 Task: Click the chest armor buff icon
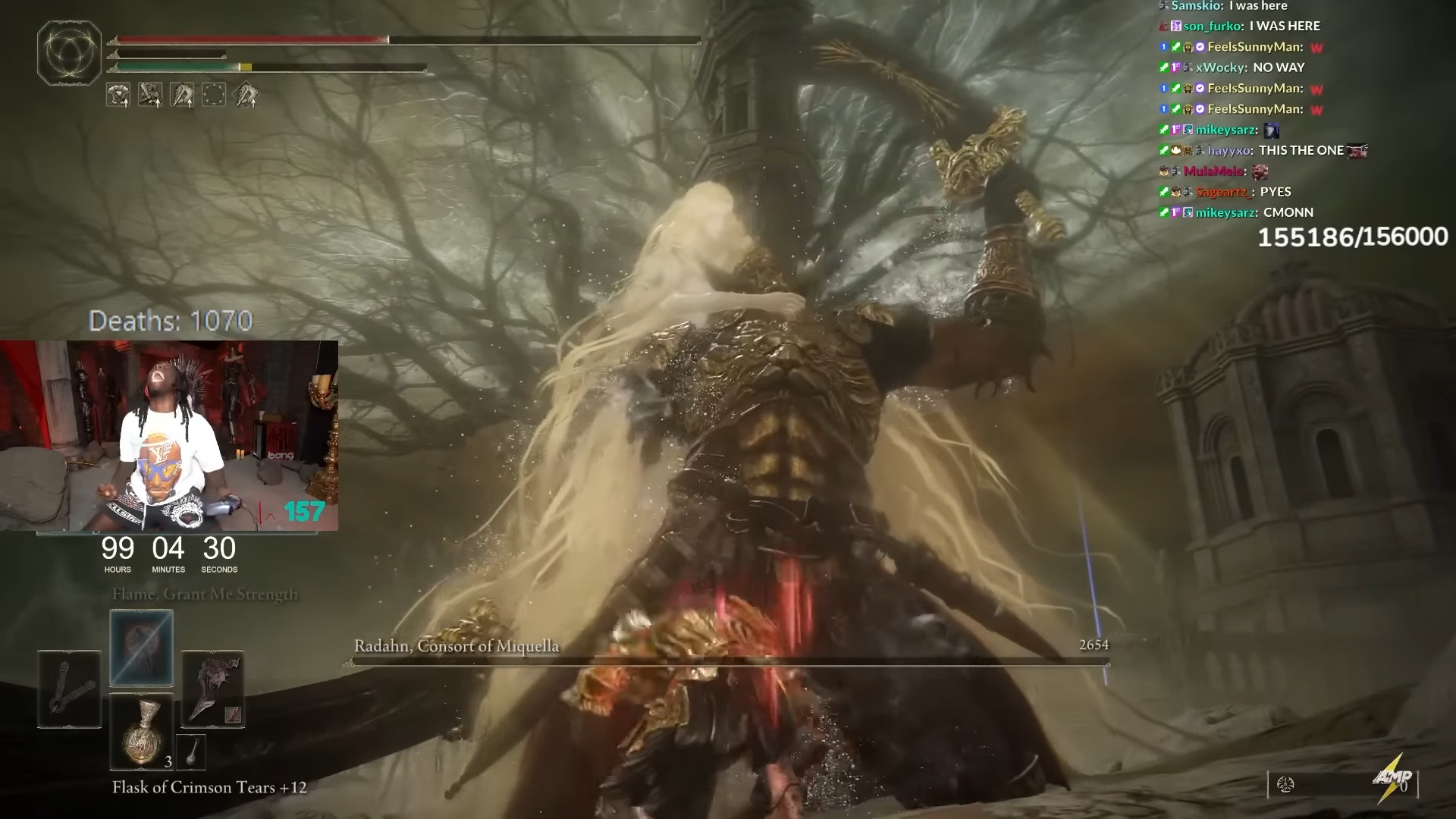[118, 95]
